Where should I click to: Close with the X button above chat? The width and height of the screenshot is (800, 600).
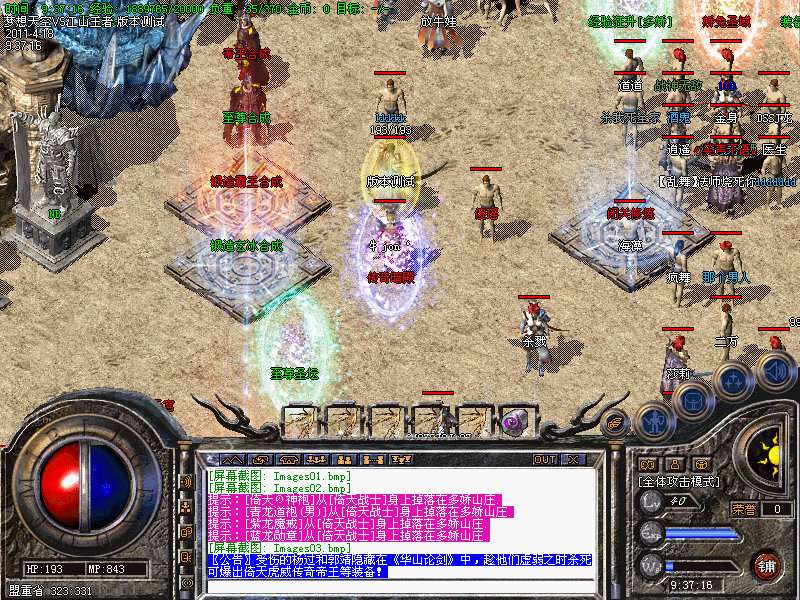pos(573,460)
